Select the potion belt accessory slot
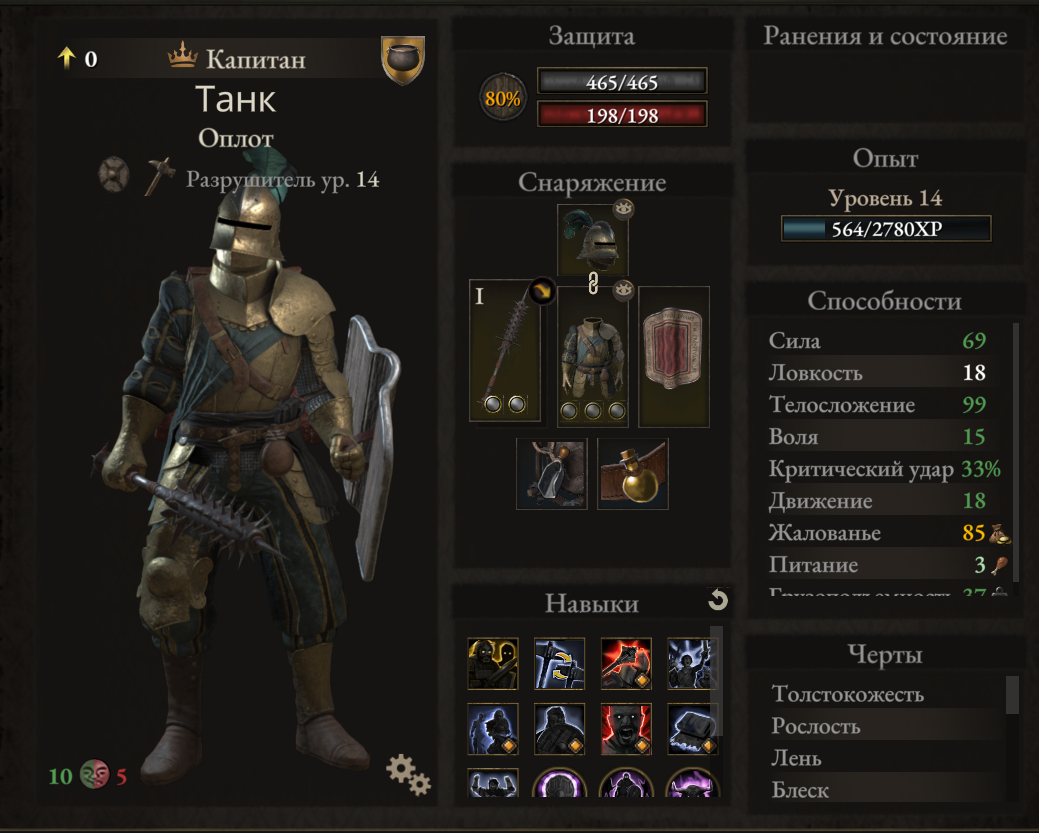 632,474
